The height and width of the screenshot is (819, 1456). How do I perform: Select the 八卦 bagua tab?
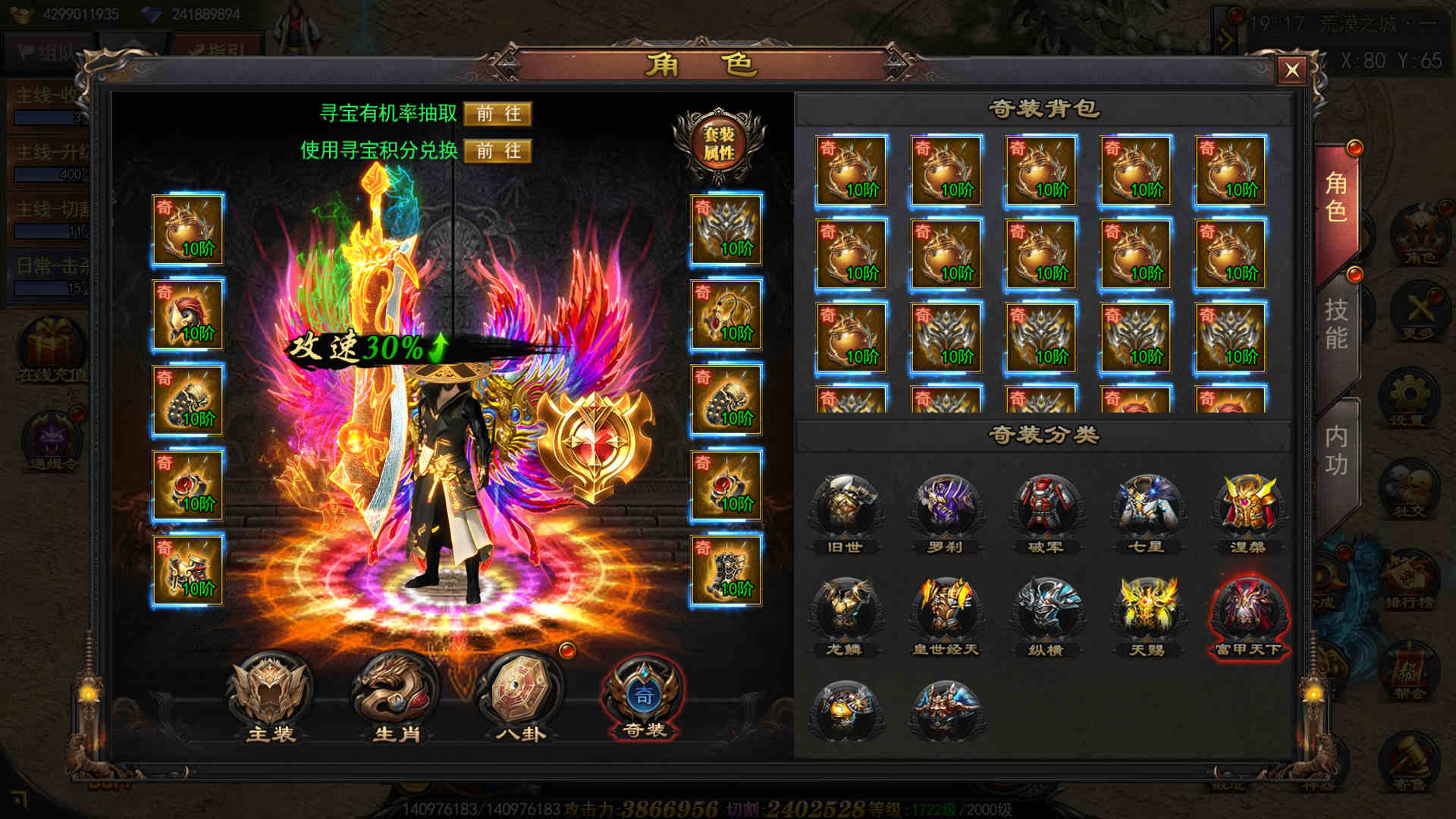(520, 696)
